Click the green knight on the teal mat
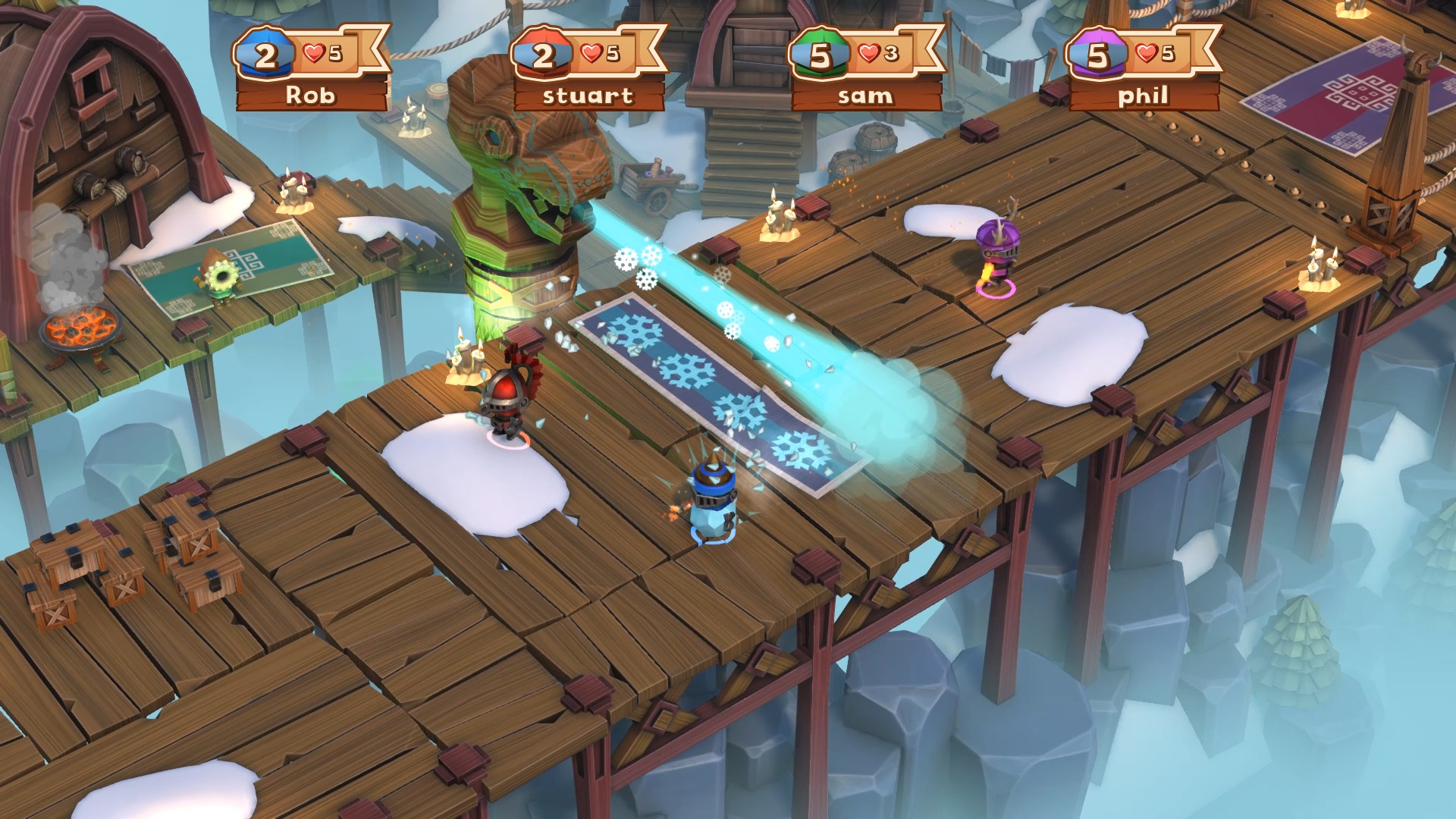This screenshot has height=819, width=1456. pos(218,277)
